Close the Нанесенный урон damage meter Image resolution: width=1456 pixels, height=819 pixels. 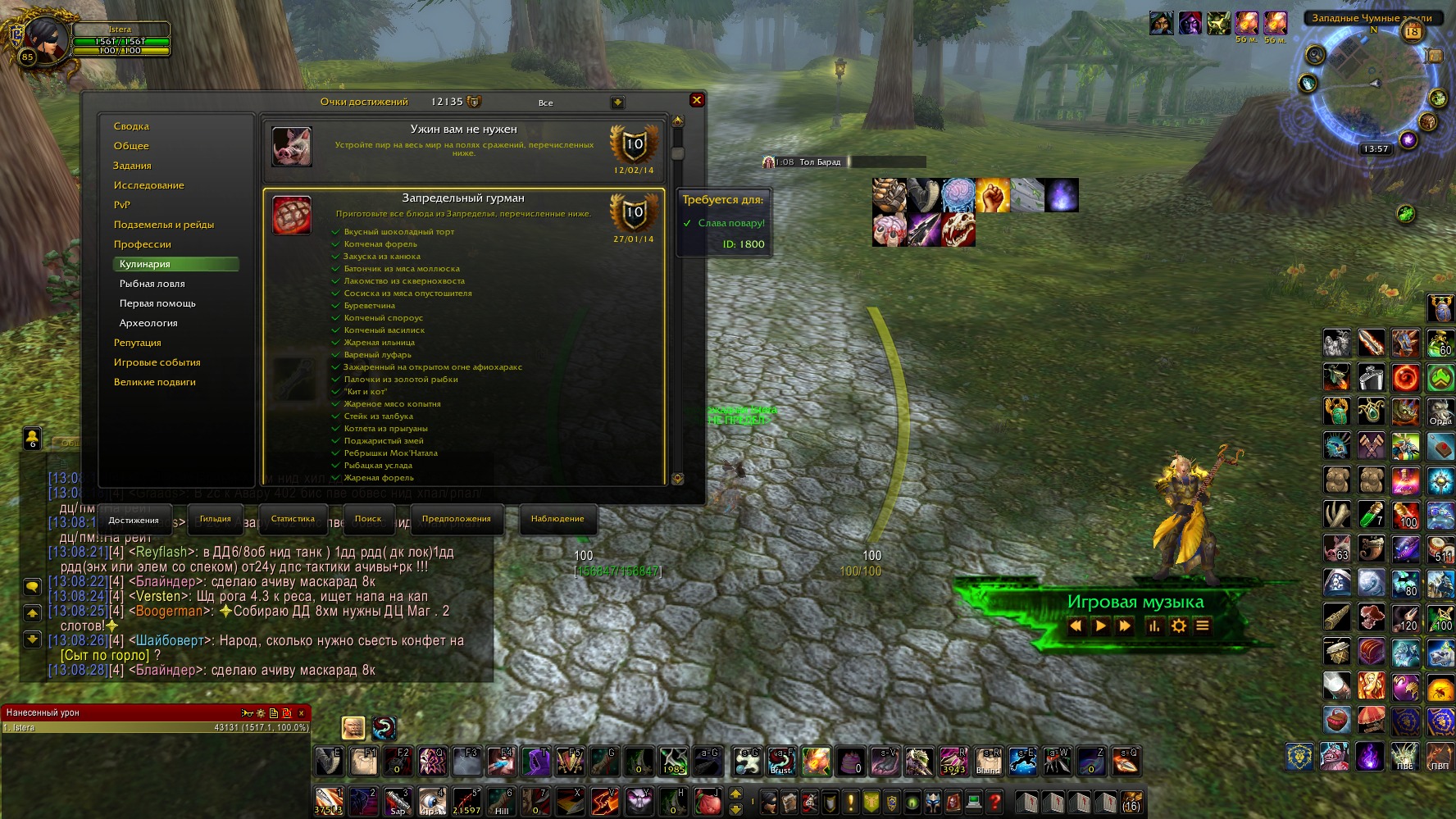coord(301,713)
